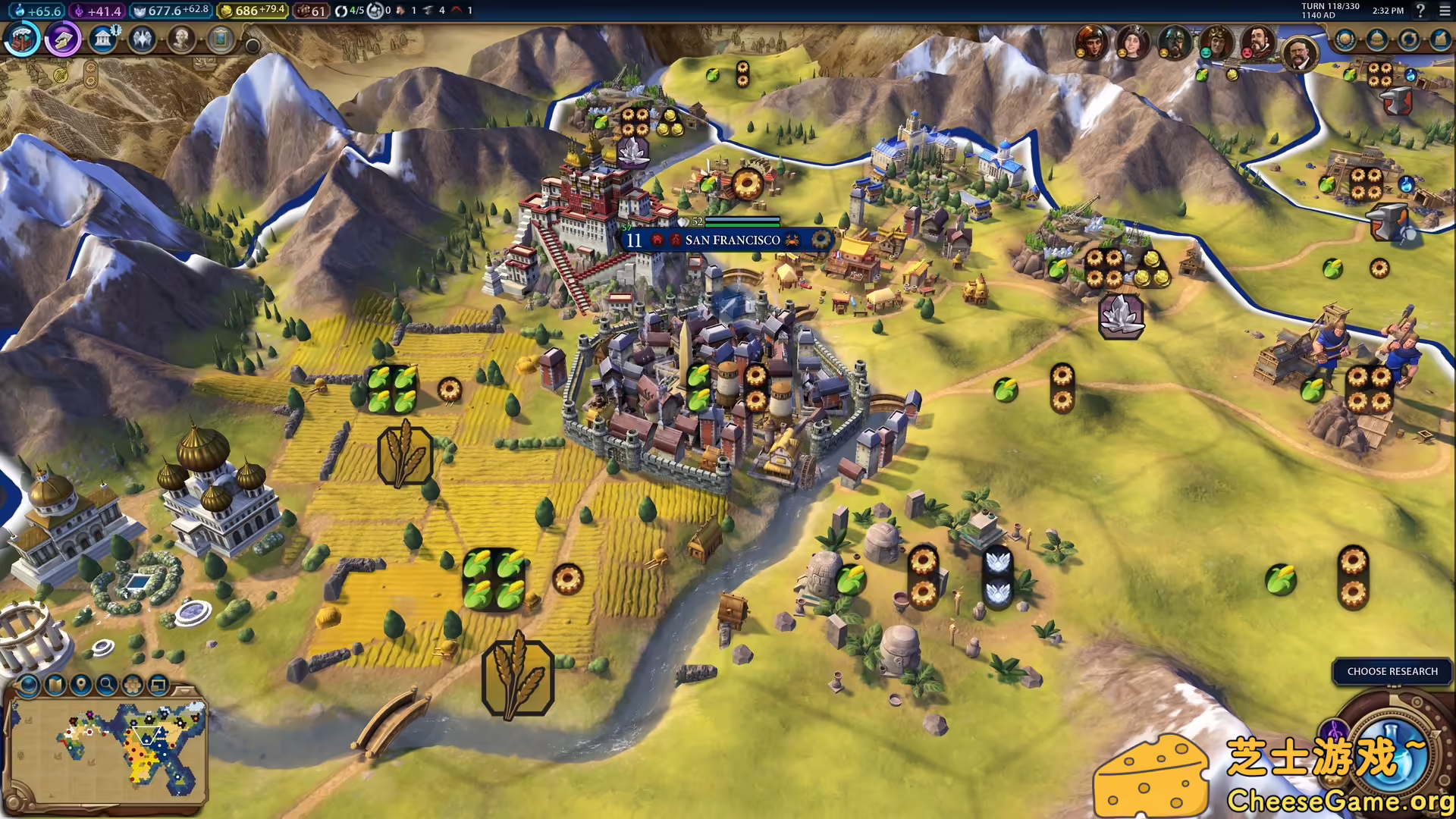Open the in-game help question mark
The height and width of the screenshot is (819, 1456).
(x=1420, y=10)
